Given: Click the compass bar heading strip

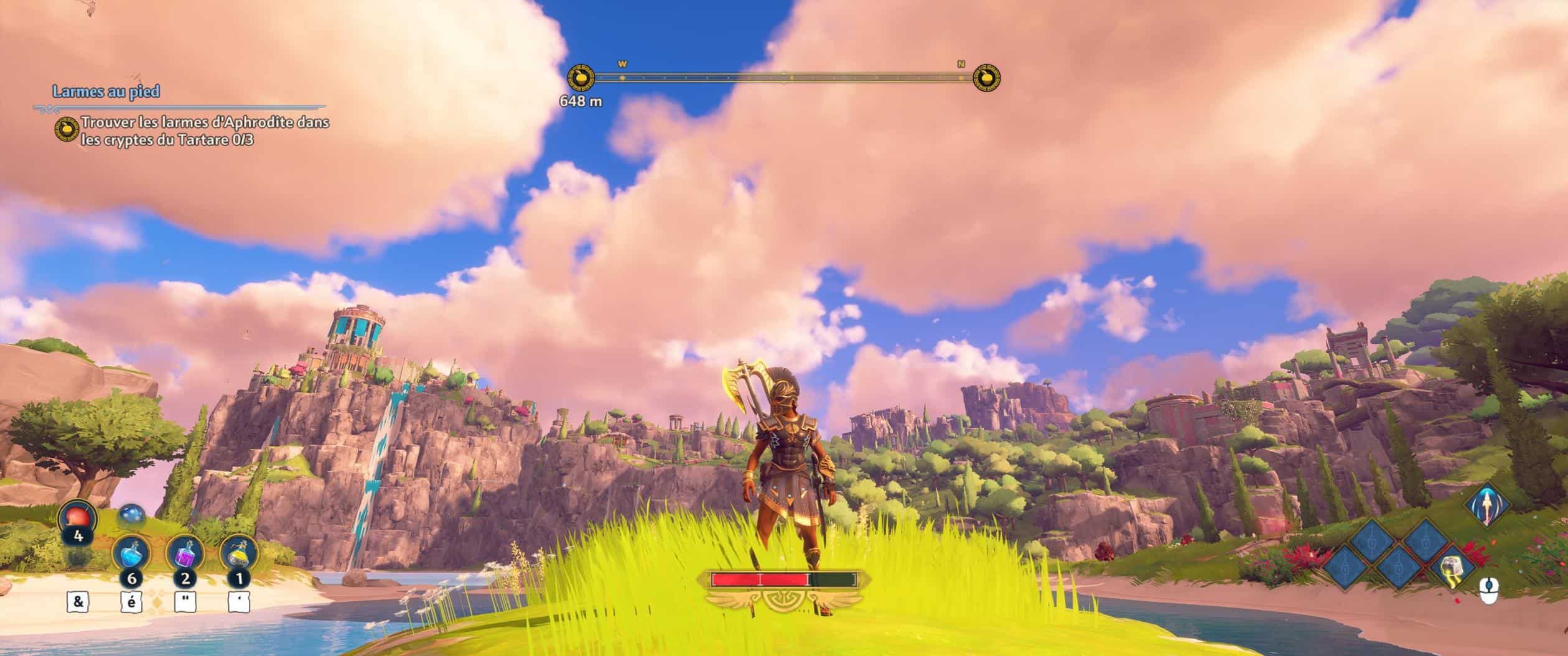Looking at the screenshot, I should coord(783,78).
